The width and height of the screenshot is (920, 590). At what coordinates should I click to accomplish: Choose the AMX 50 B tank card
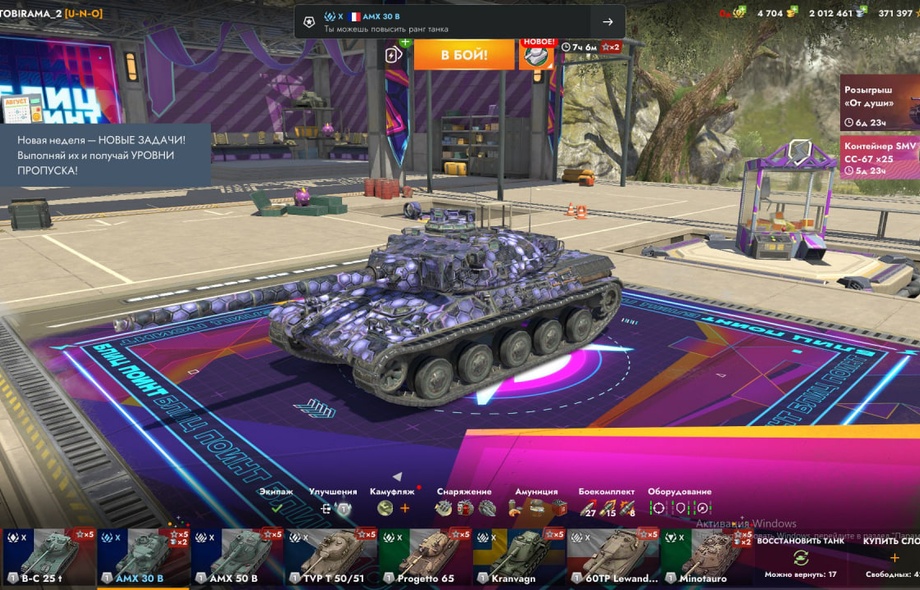click(238, 558)
